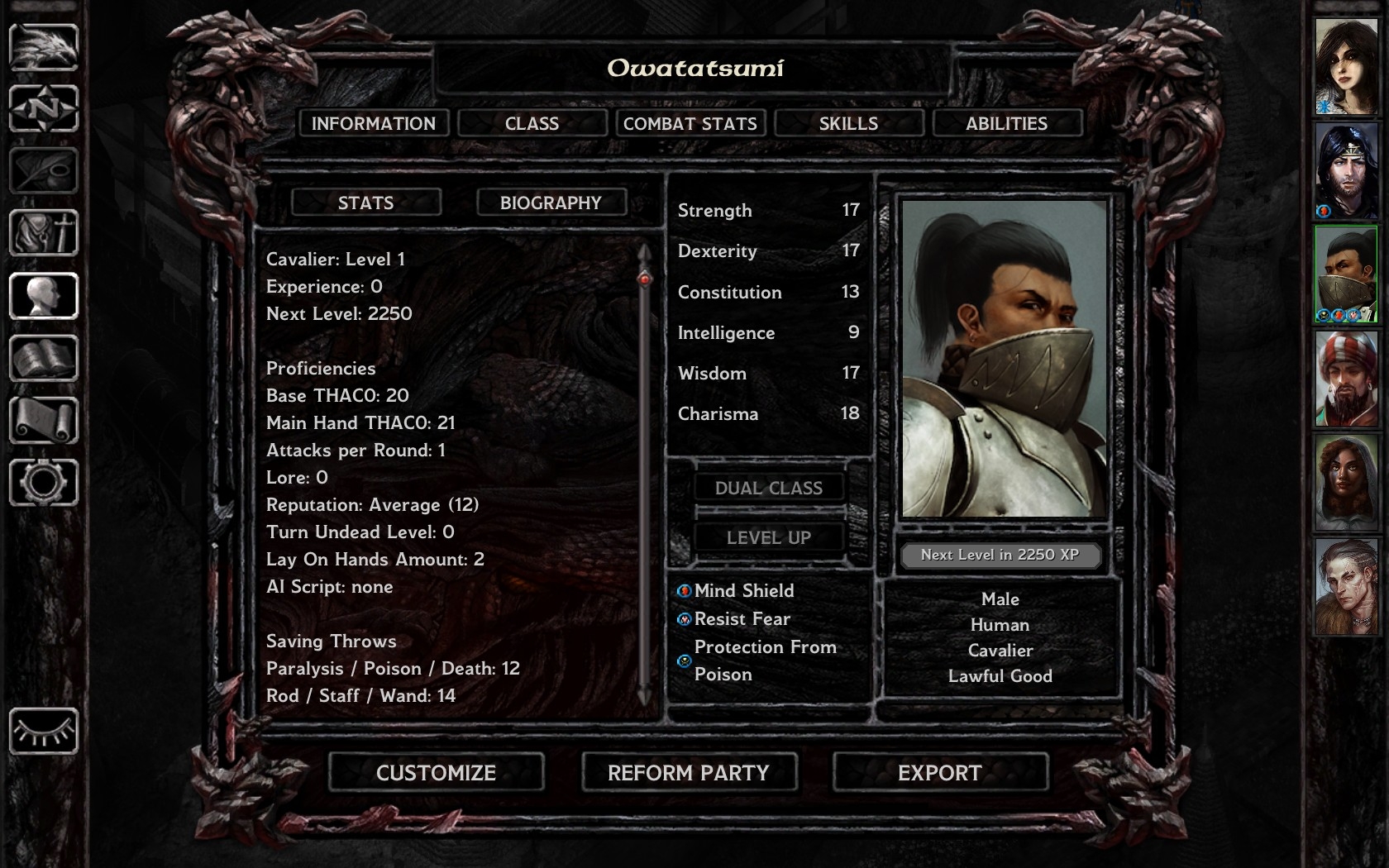Select the dark-haired woman party portrait

[1346, 67]
